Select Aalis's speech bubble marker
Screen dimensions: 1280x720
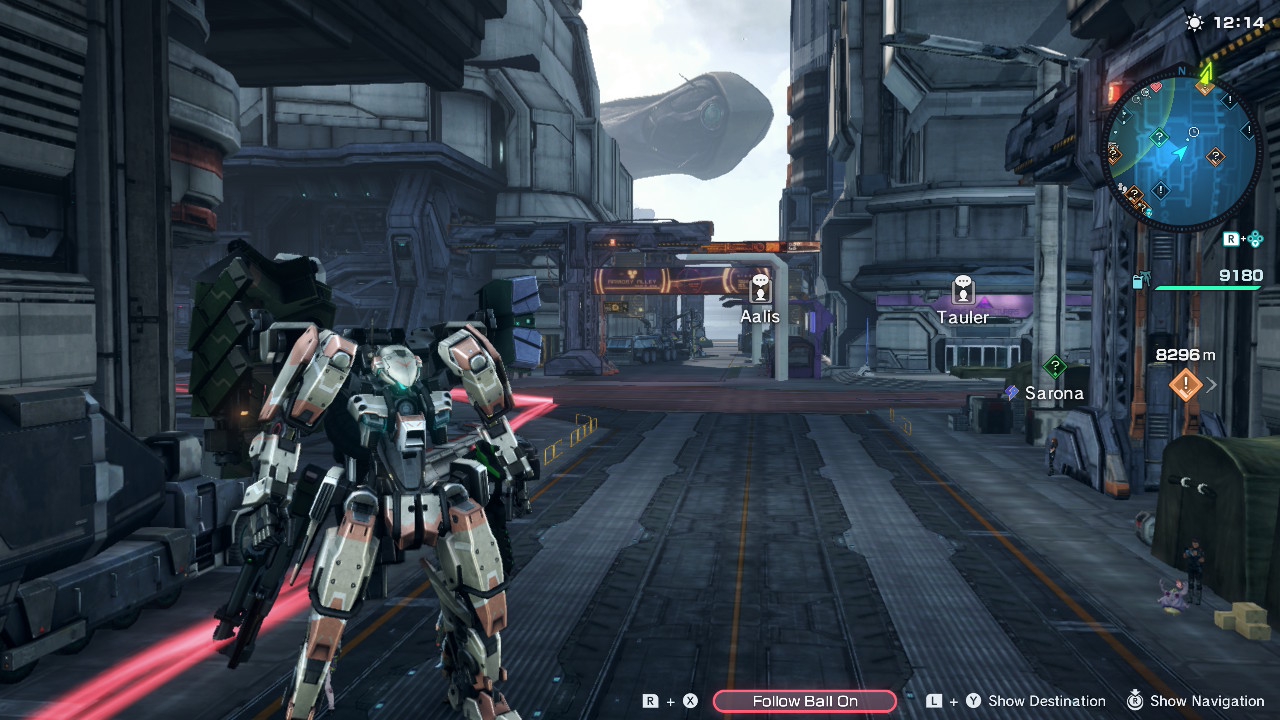[x=760, y=289]
